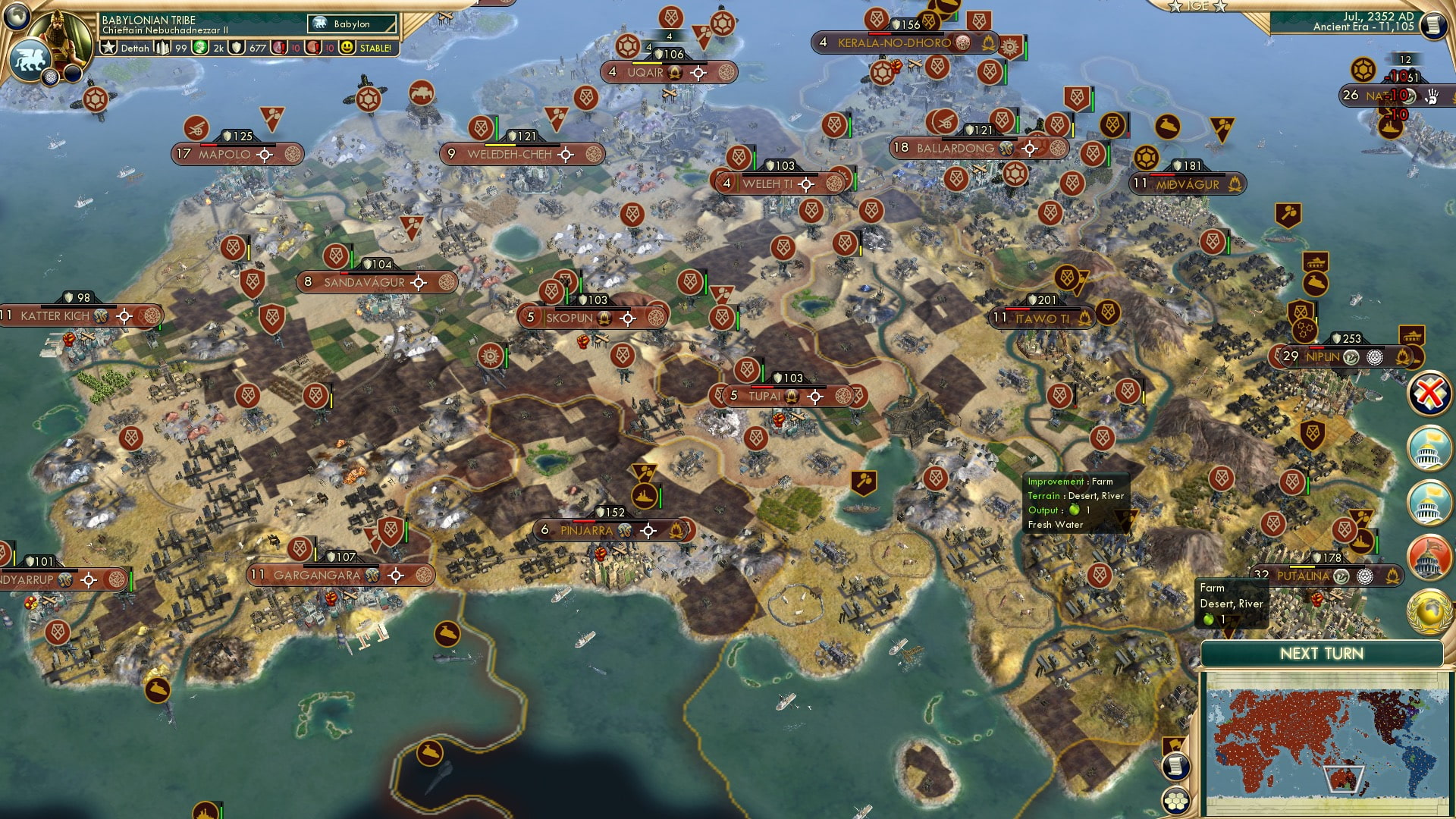Click the yellow smiley stability icon
Image resolution: width=1456 pixels, height=819 pixels.
347,48
